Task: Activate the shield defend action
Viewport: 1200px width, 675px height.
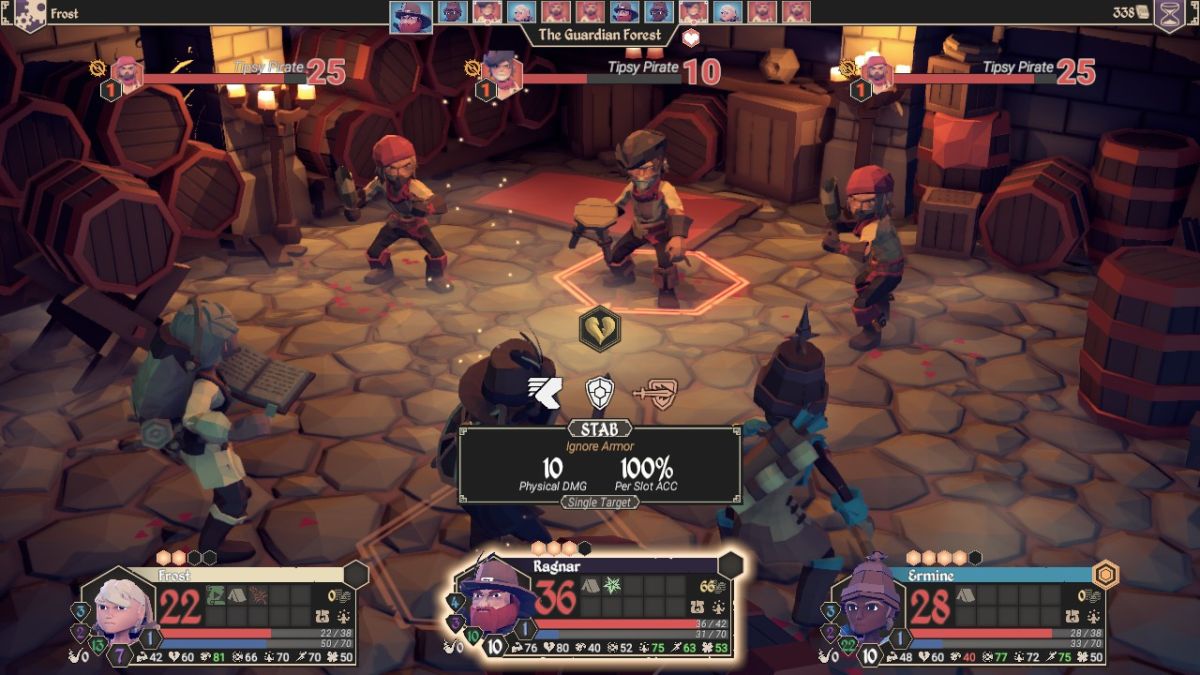Action: 599,391
